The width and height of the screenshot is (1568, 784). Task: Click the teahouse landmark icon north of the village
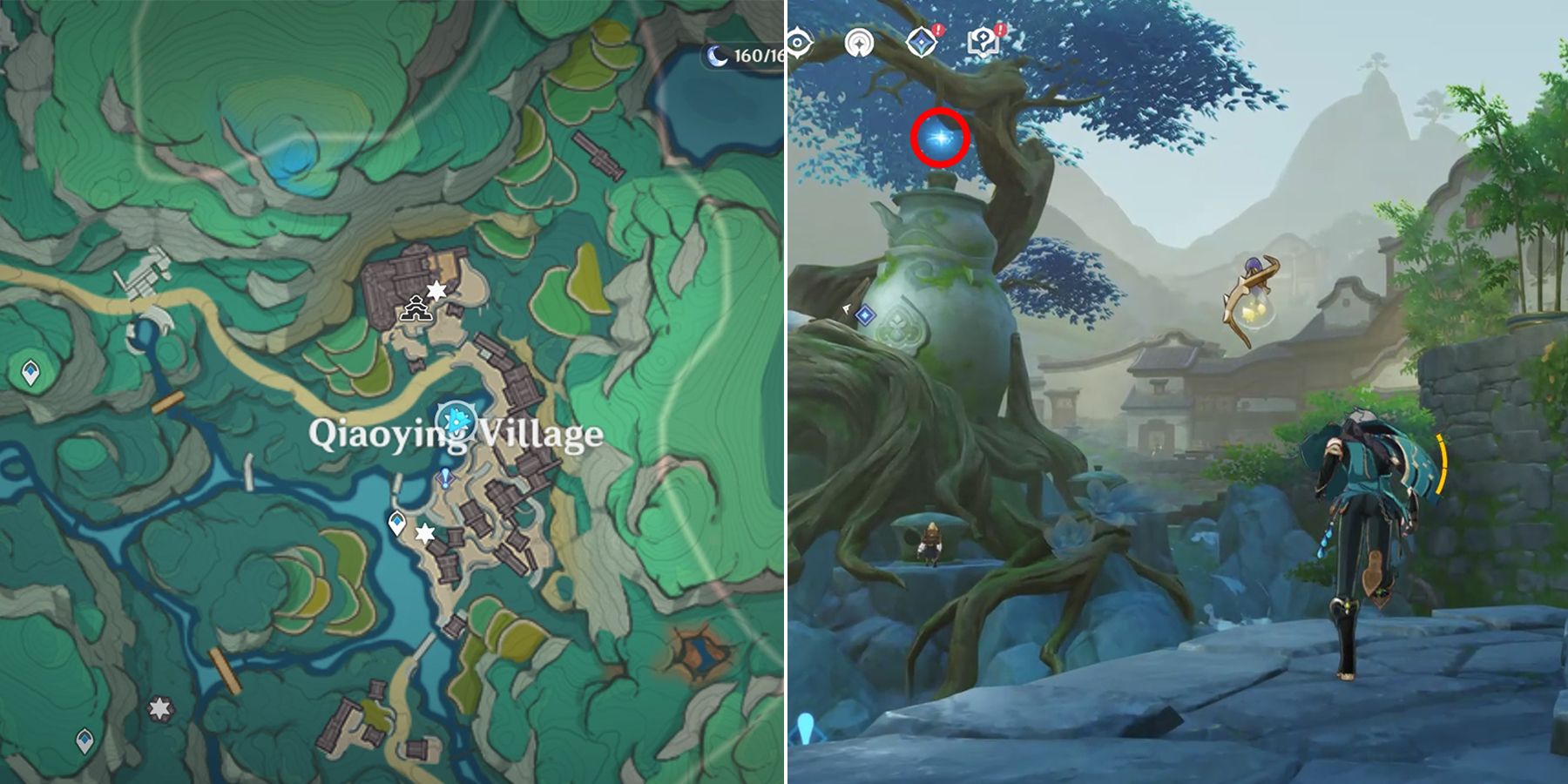click(416, 309)
